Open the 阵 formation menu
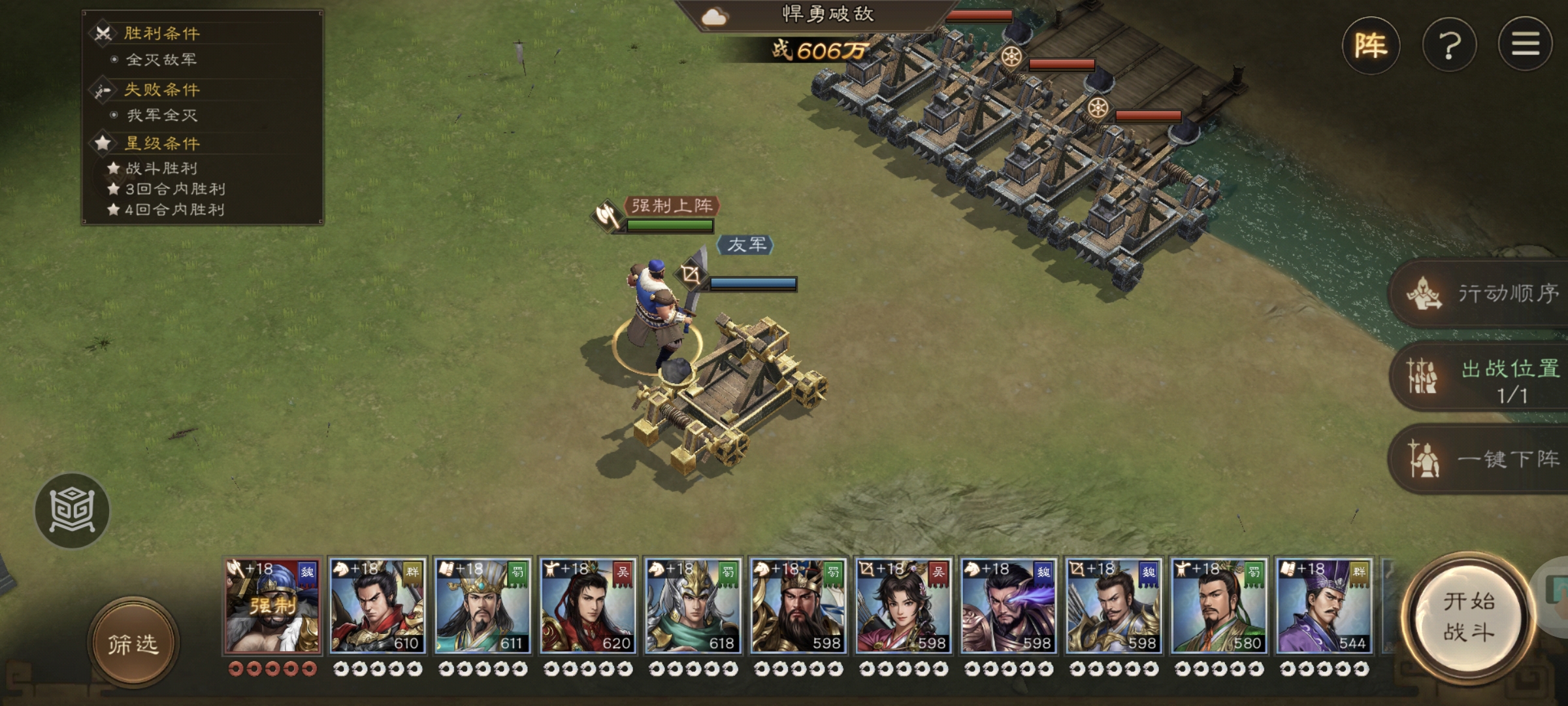Viewport: 1568px width, 706px height. 1371,46
